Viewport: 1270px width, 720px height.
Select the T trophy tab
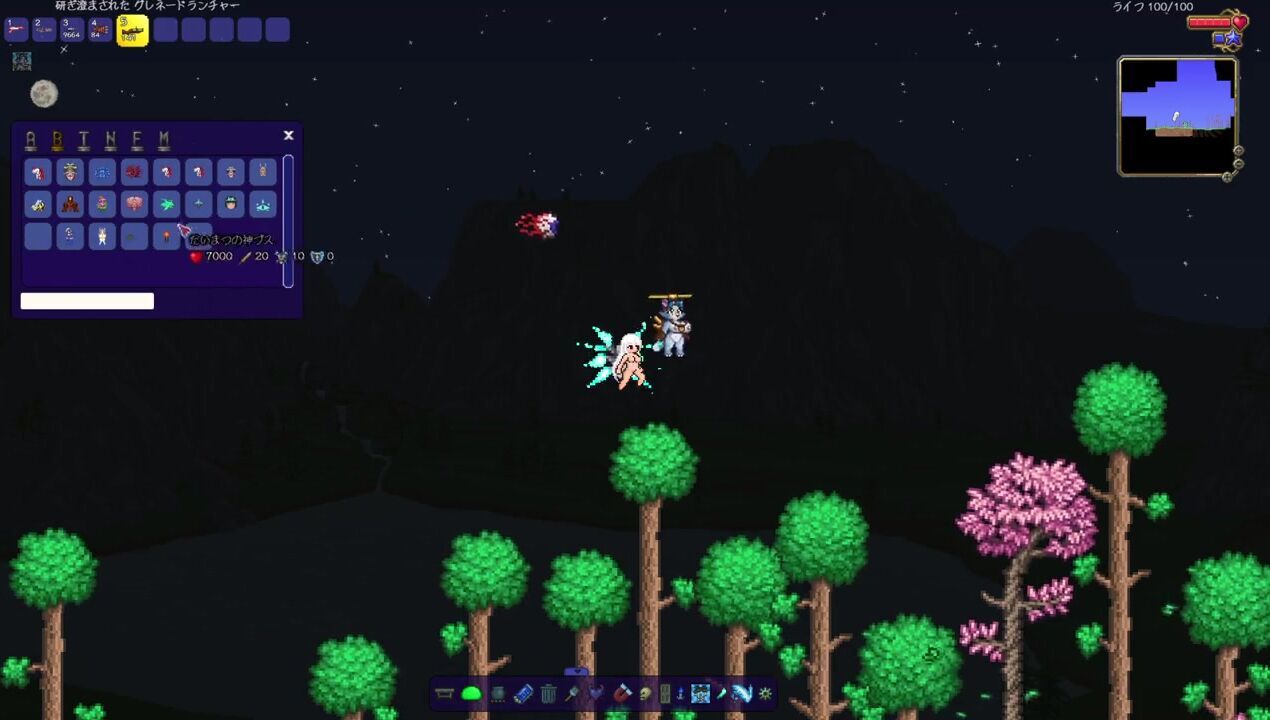pyautogui.click(x=84, y=140)
